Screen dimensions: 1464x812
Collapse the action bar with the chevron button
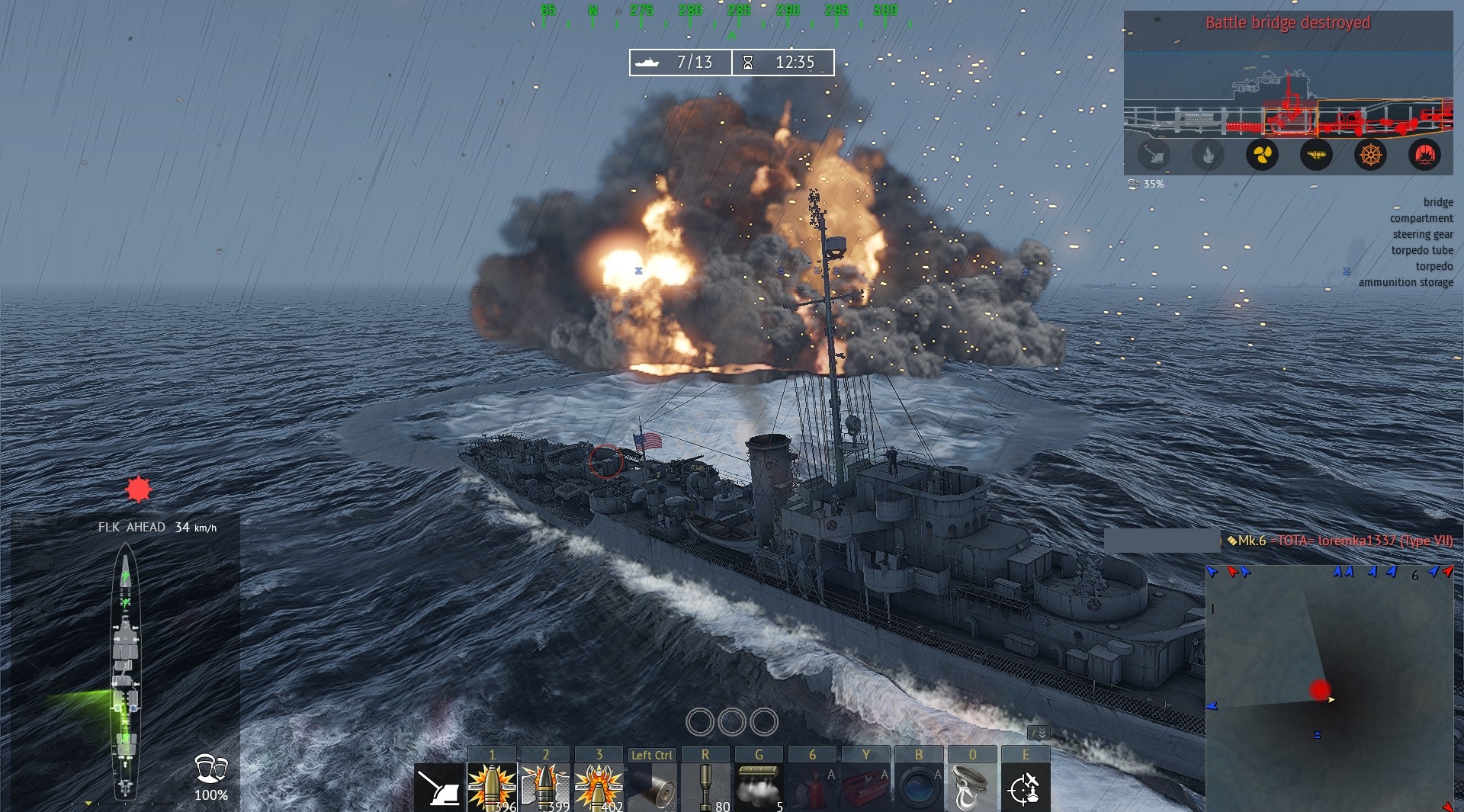1039,733
